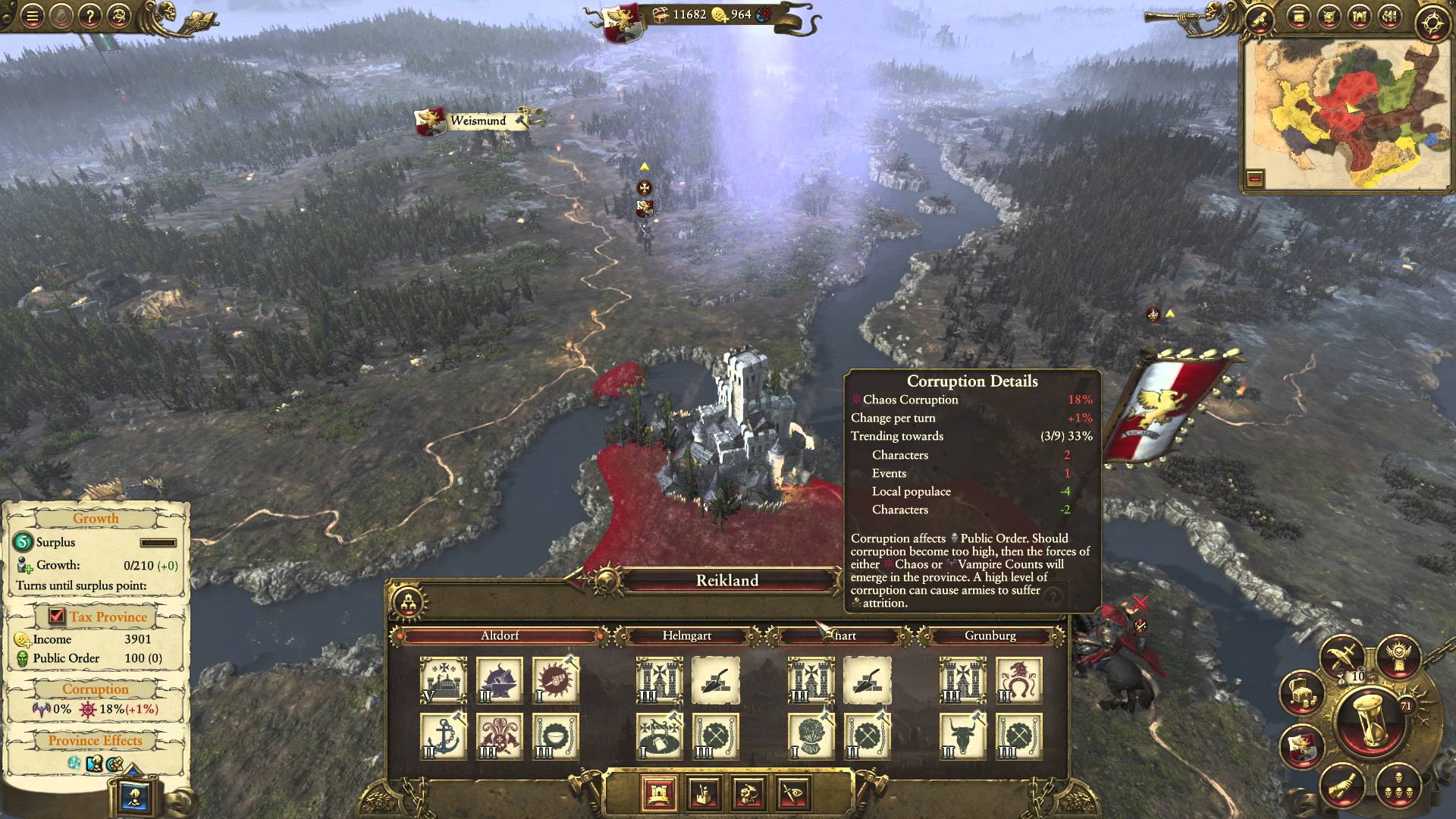
Task: Select the castle province tab at bottom
Action: [x=658, y=793]
